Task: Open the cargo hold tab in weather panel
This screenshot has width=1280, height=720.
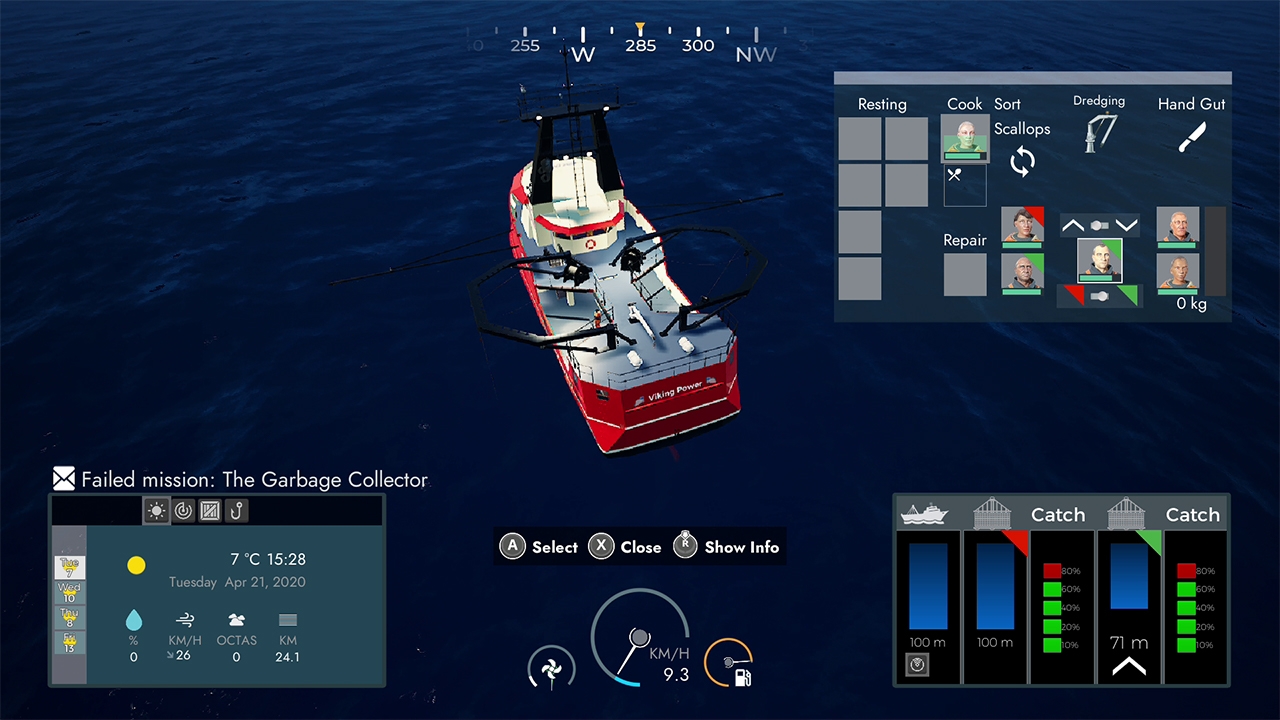Action: click(x=209, y=511)
